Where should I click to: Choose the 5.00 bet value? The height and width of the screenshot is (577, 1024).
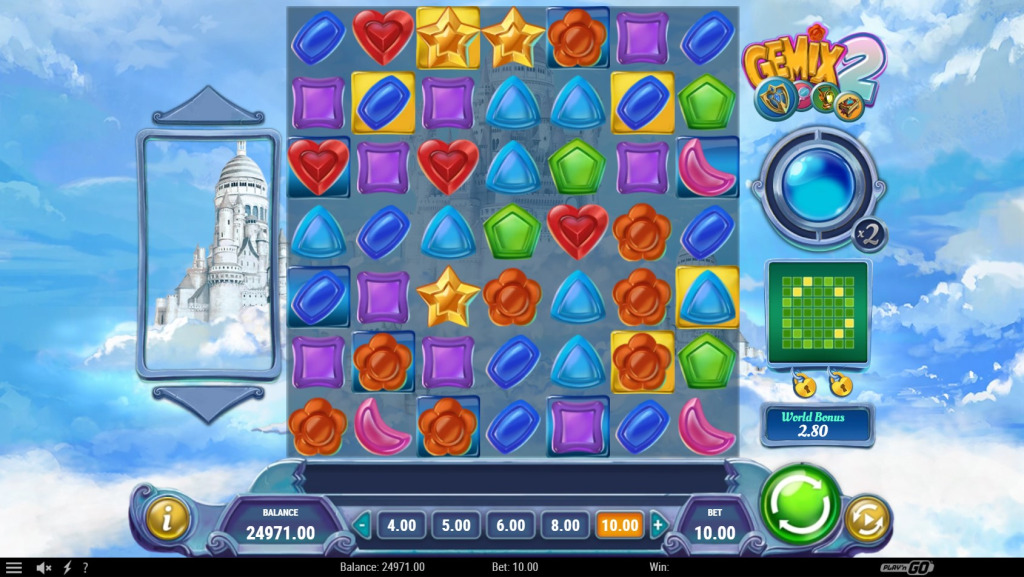455,524
